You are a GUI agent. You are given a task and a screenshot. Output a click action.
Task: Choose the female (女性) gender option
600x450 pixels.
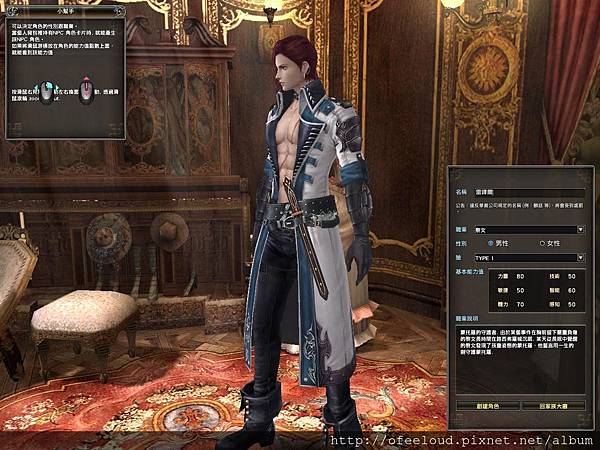[541, 243]
